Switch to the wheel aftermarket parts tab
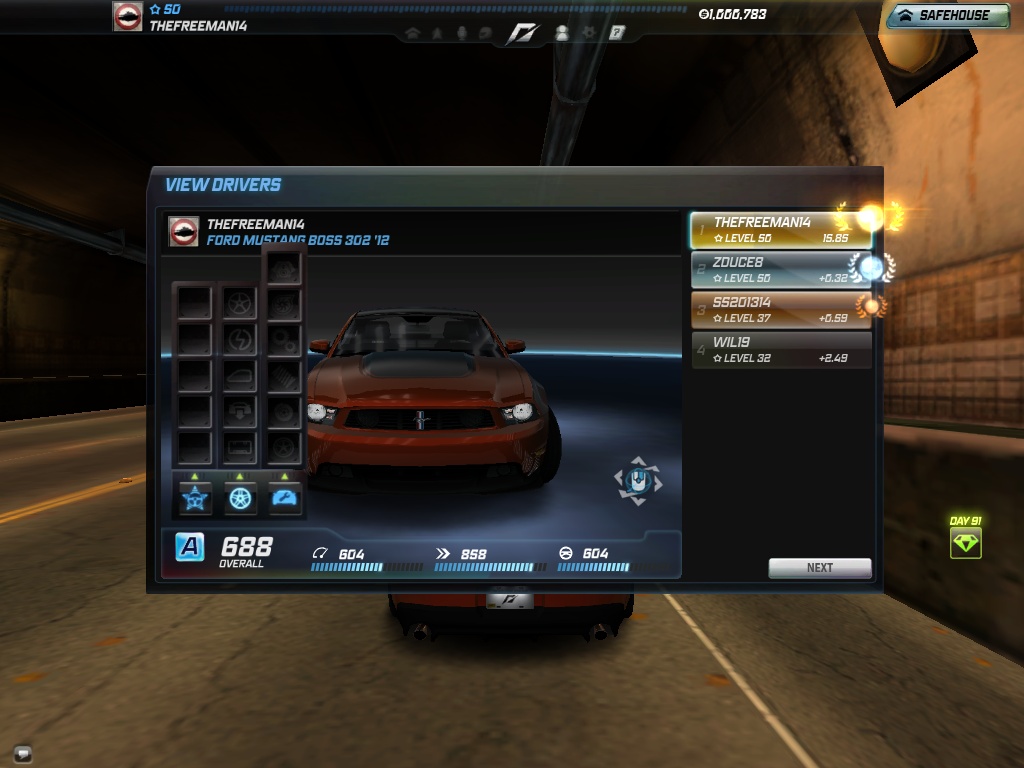1024x768 pixels. coord(240,498)
